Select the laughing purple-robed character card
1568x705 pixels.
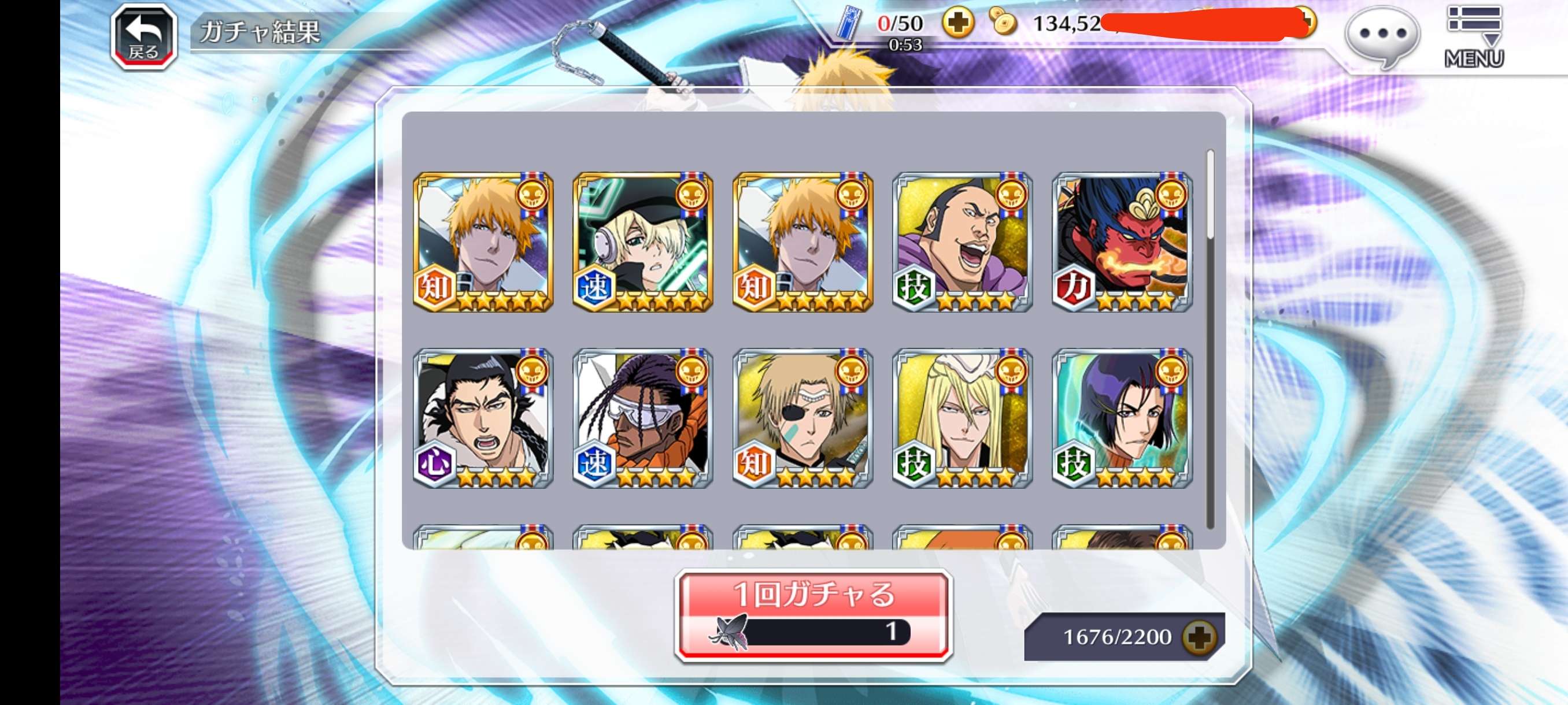961,242
